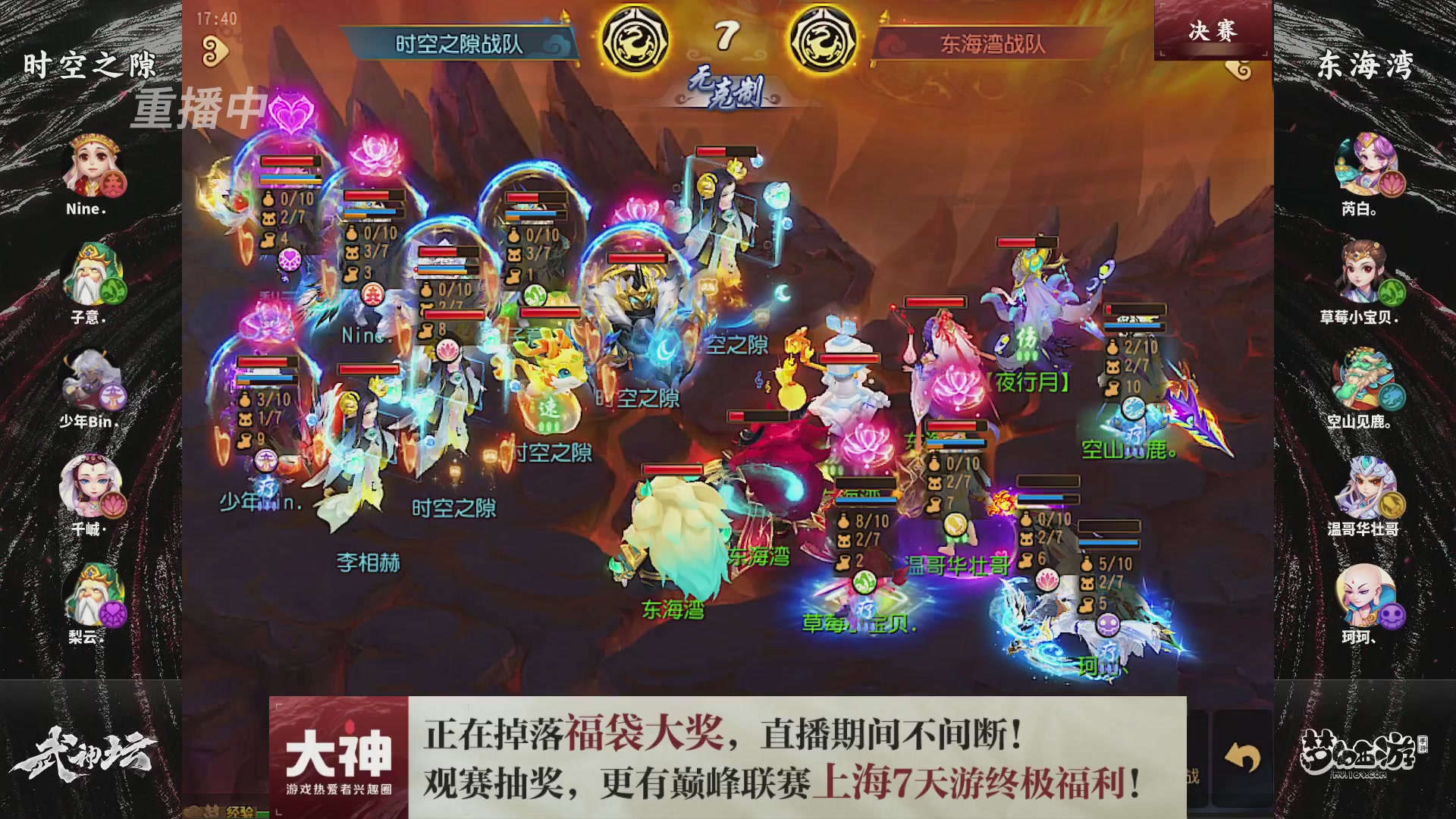Image resolution: width=1456 pixels, height=819 pixels.
Task: Click the left team's dragon emblem icon
Action: click(637, 34)
